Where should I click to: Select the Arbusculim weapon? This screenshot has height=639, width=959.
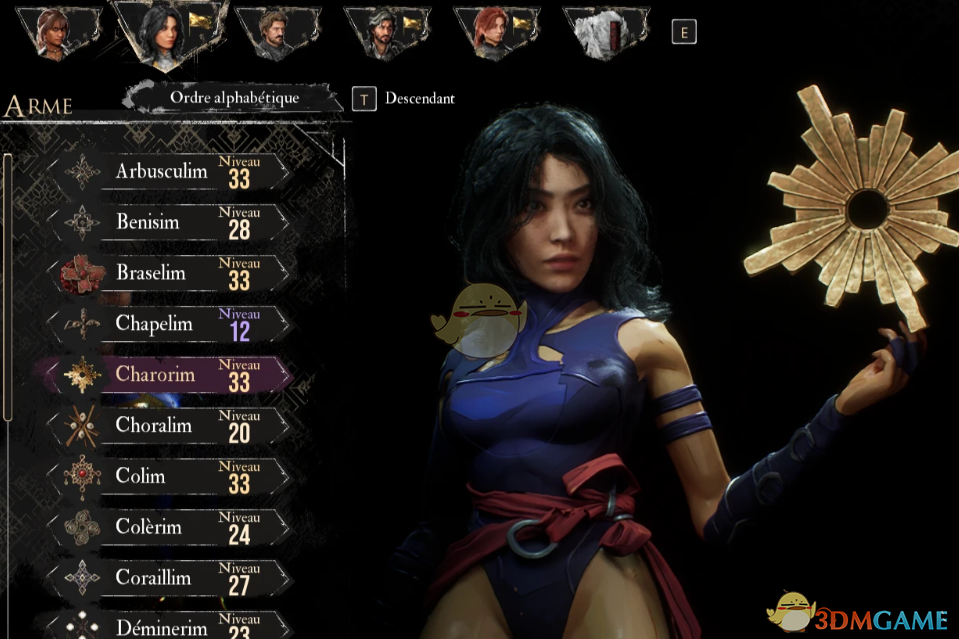point(170,171)
